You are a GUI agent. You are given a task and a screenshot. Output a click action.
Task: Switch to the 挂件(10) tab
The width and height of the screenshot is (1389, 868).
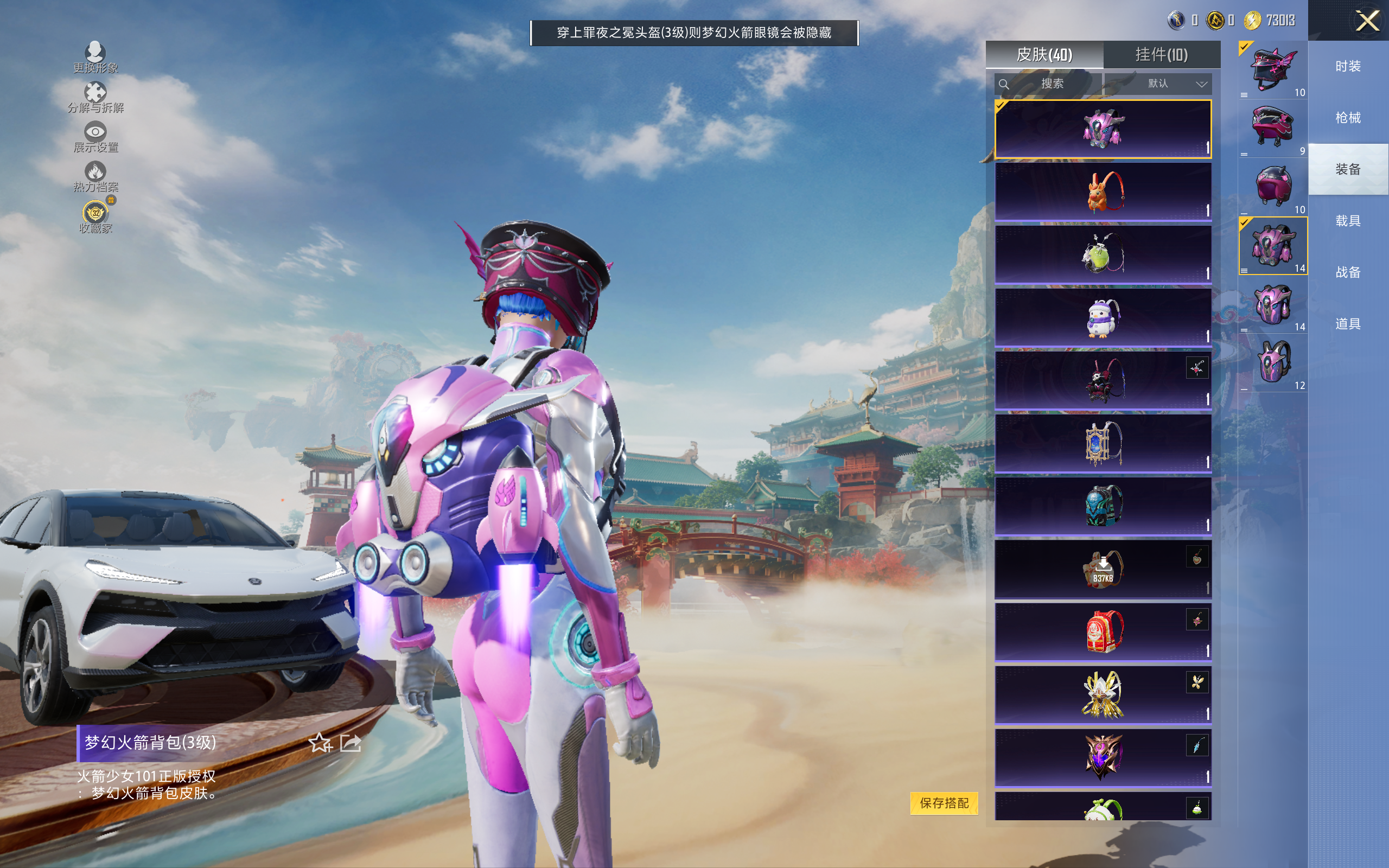1161,55
